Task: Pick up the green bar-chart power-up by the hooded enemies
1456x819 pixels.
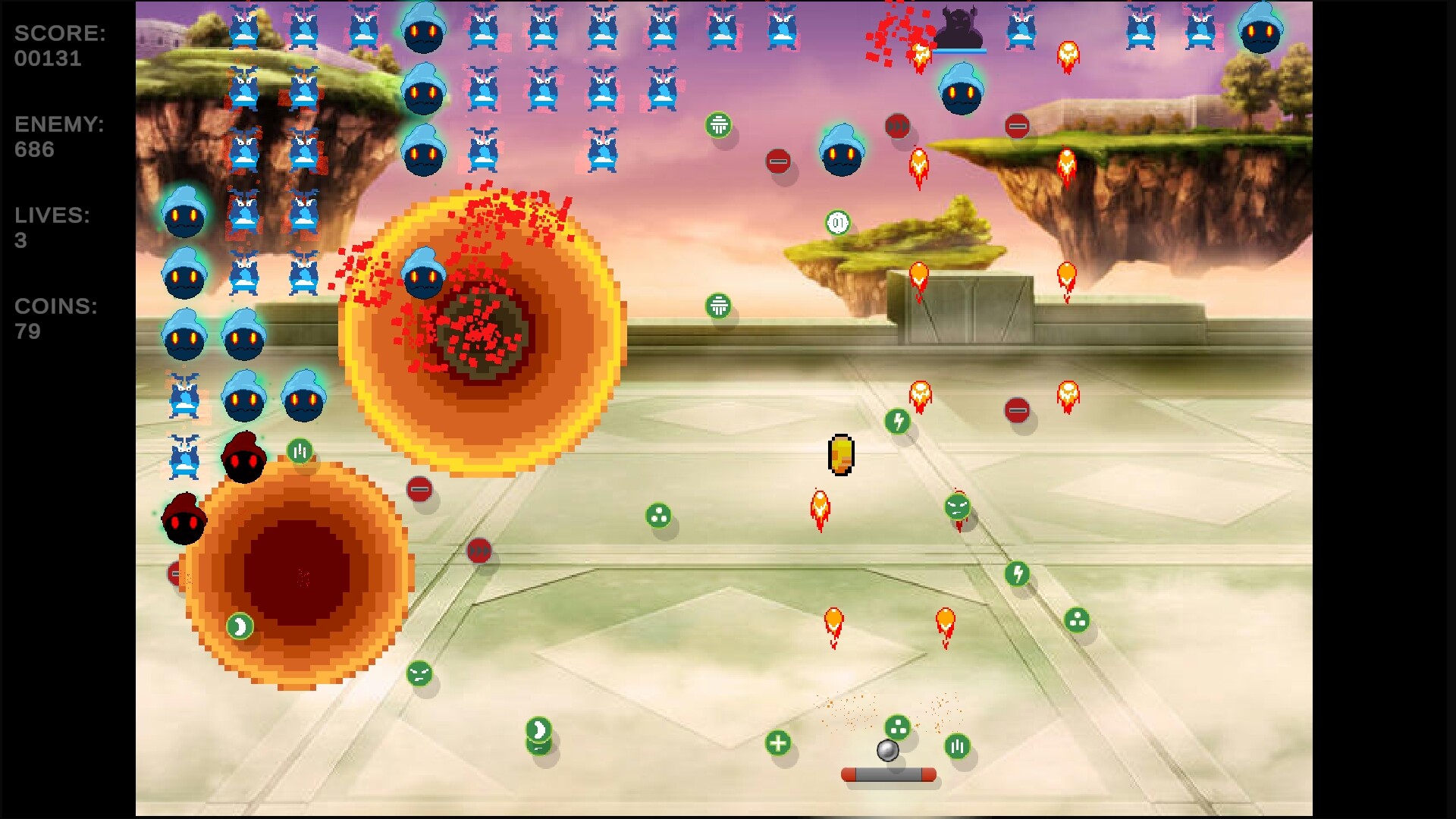Action: point(300,450)
